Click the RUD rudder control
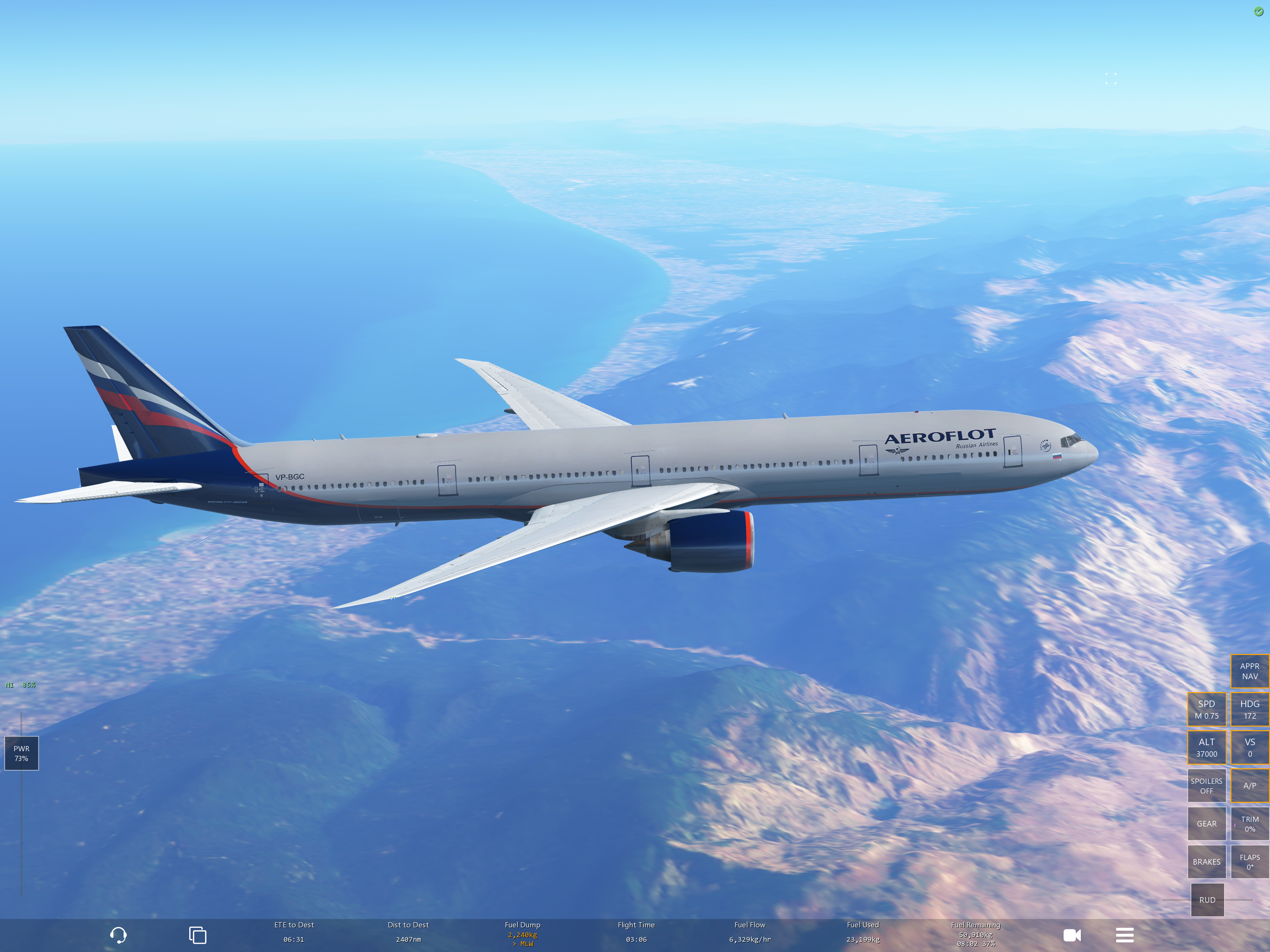Viewport: 1270px width, 952px height. (x=1207, y=900)
